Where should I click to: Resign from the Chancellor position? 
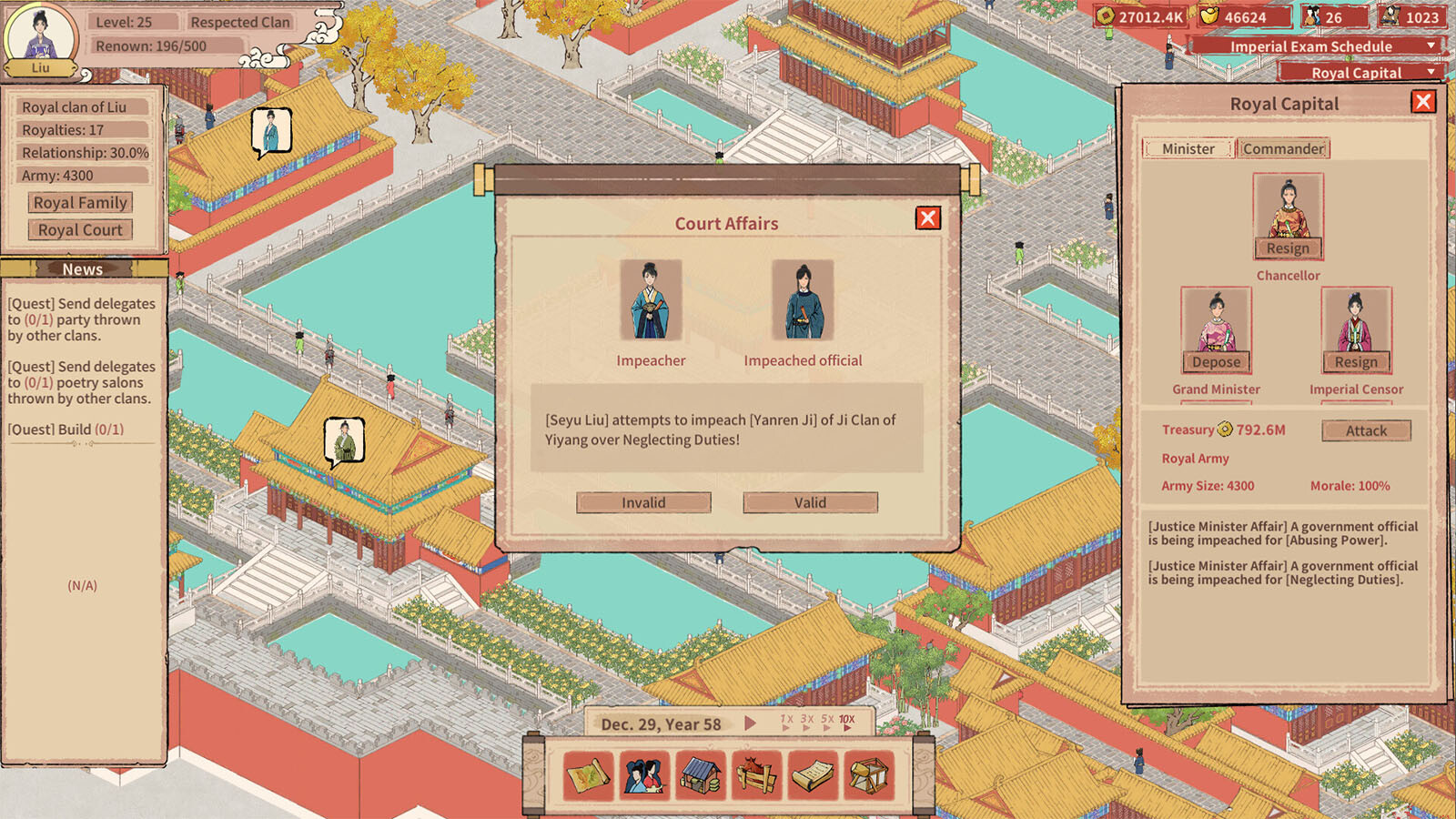(x=1288, y=248)
